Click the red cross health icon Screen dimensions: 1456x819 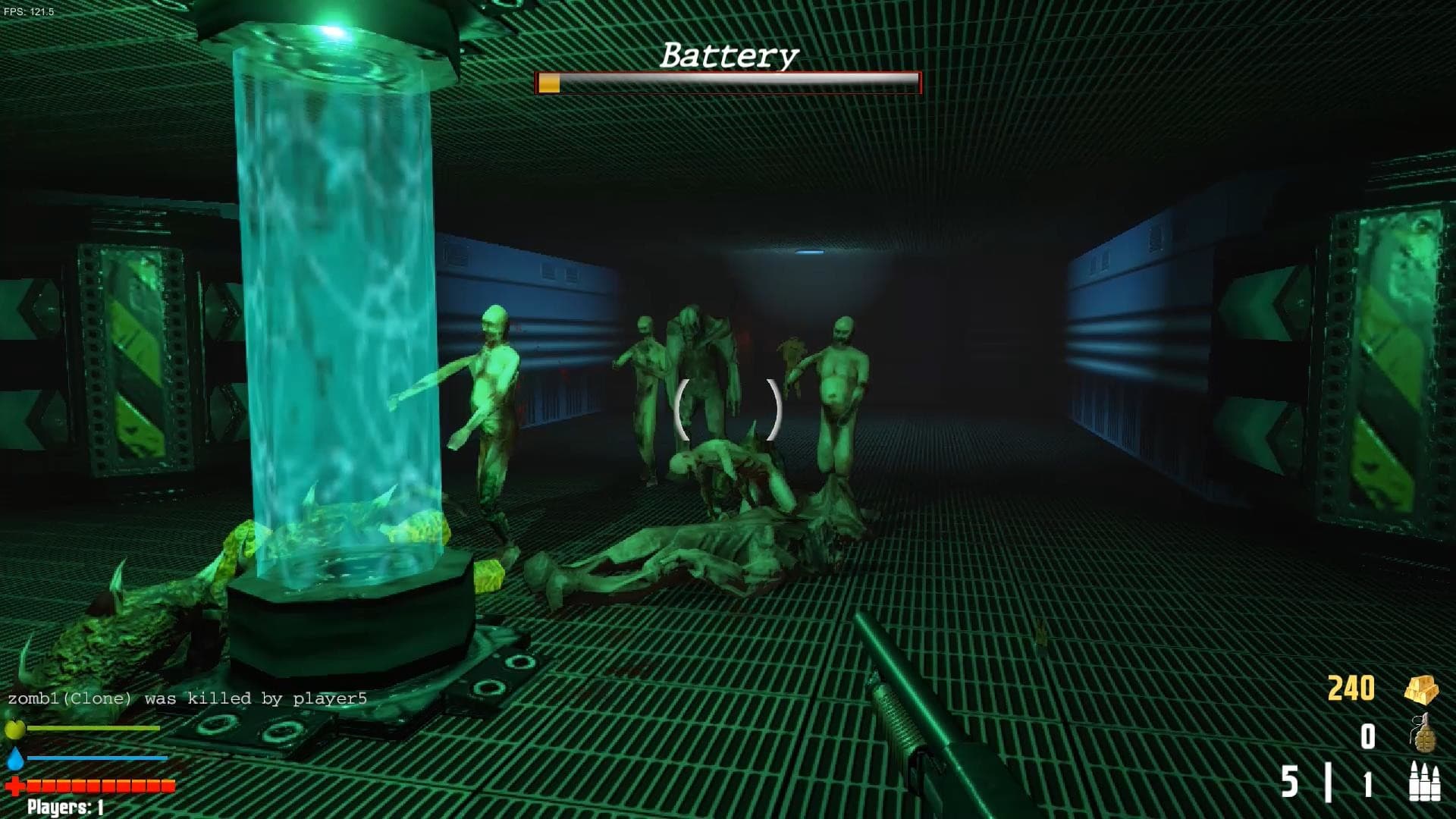pyautogui.click(x=15, y=786)
